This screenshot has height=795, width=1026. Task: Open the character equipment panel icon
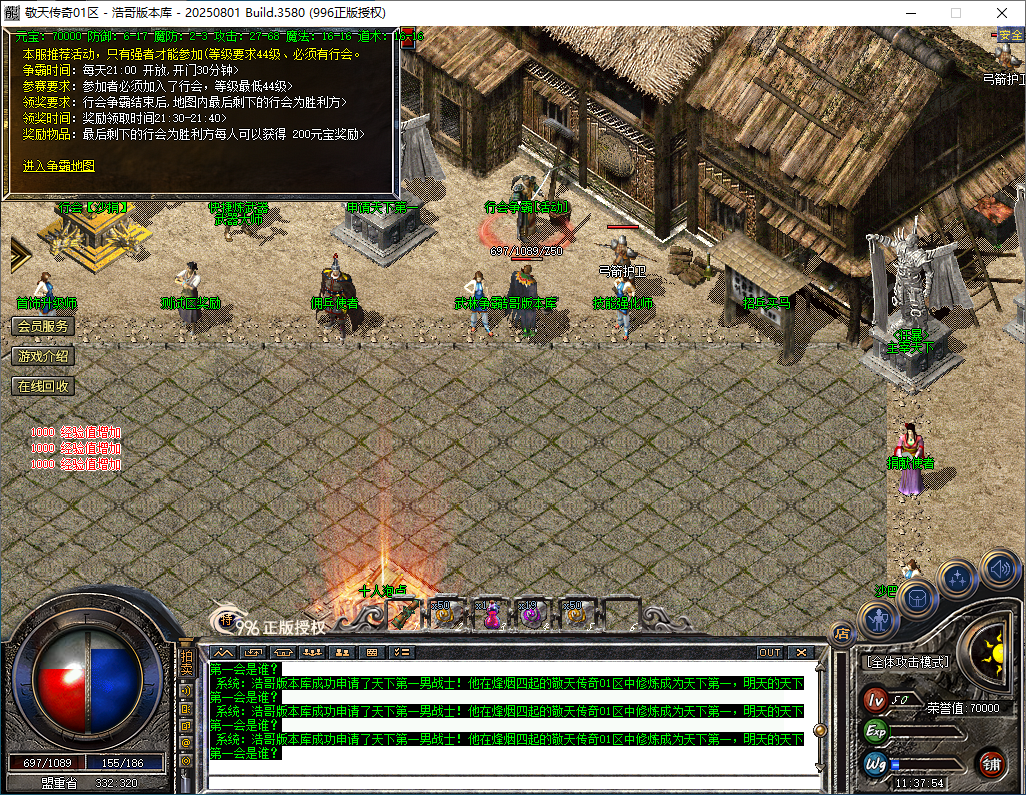point(877,621)
